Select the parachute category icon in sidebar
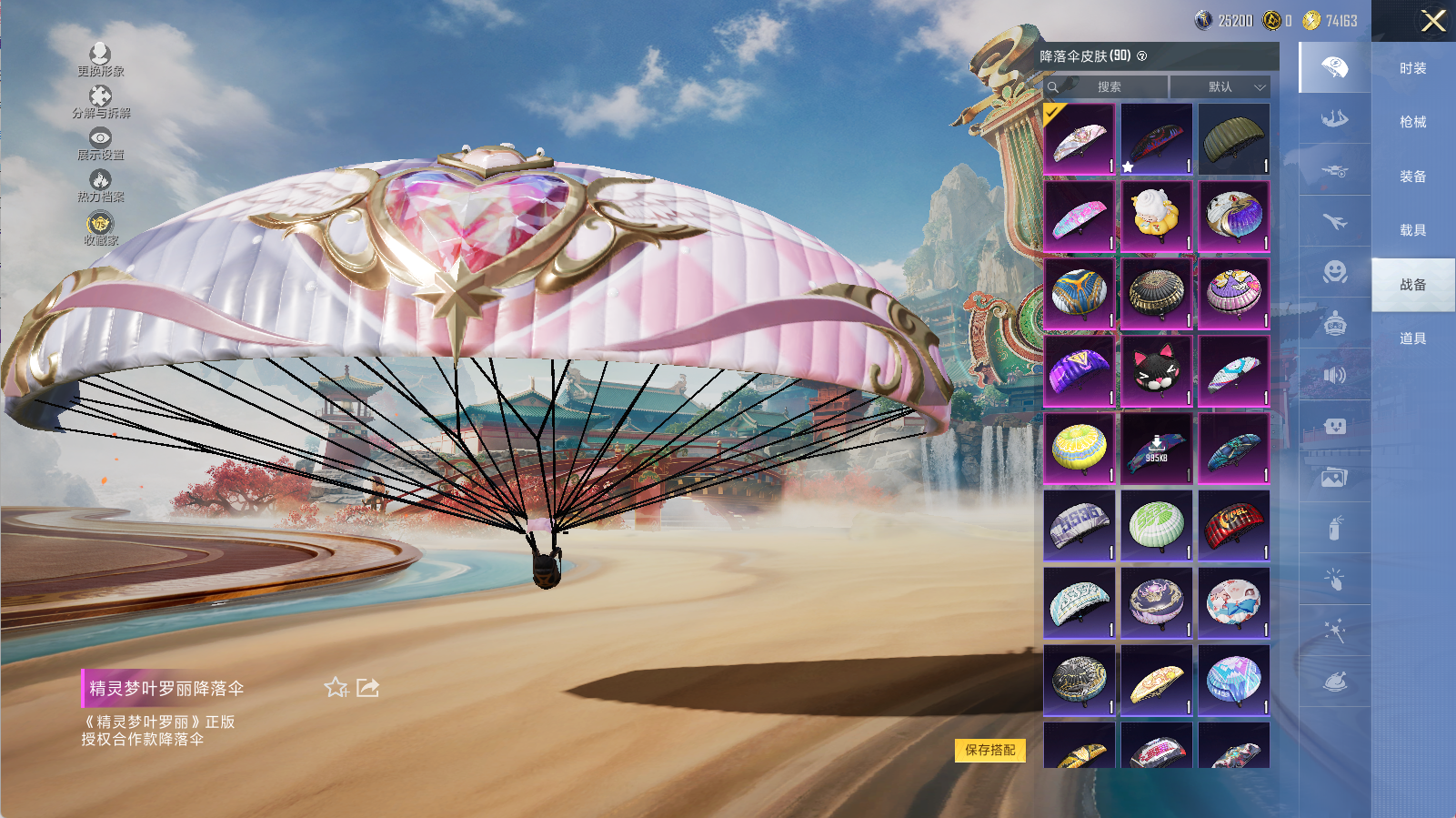 [x=1334, y=67]
